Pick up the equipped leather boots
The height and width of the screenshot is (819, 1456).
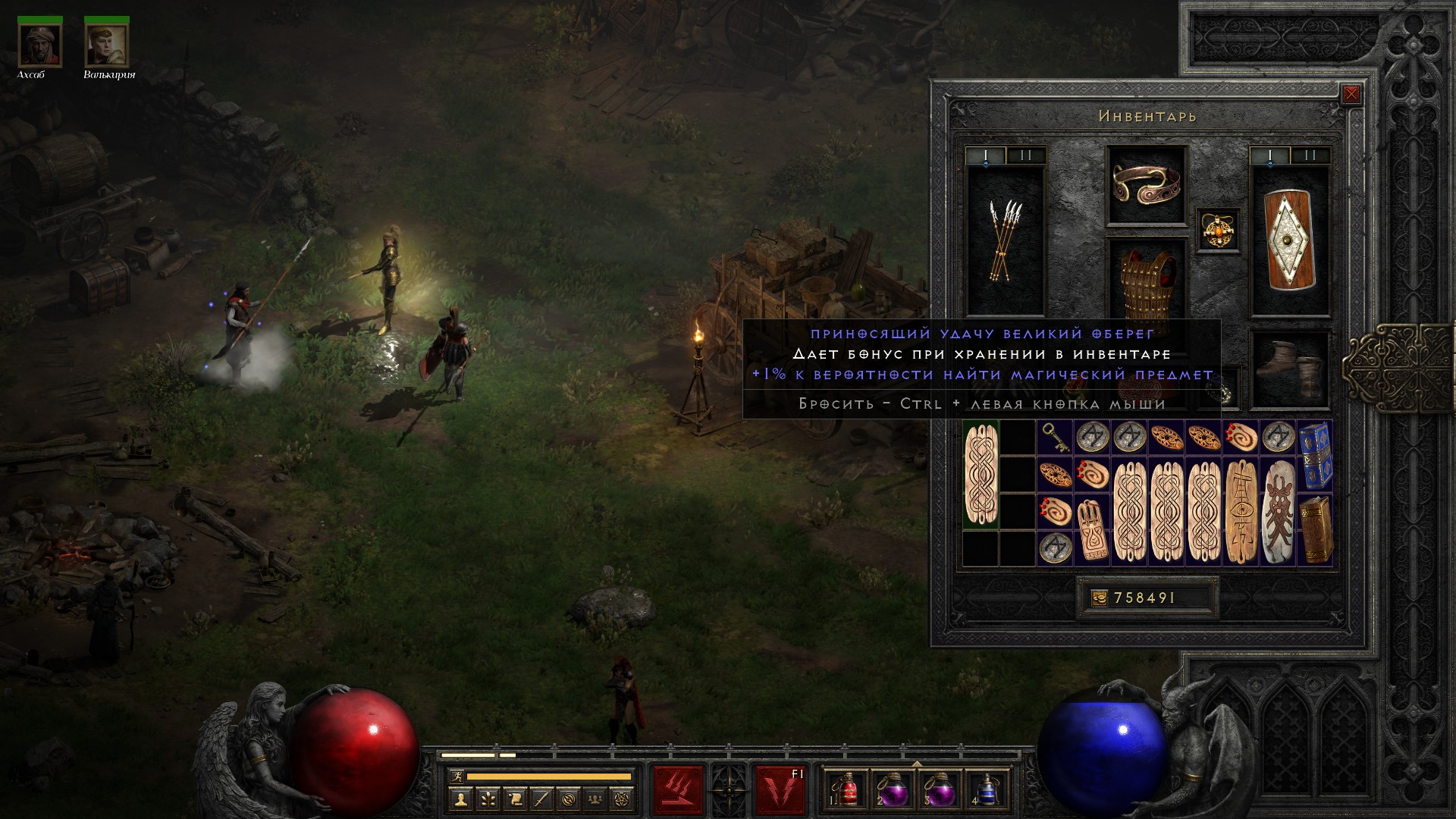tap(1290, 370)
